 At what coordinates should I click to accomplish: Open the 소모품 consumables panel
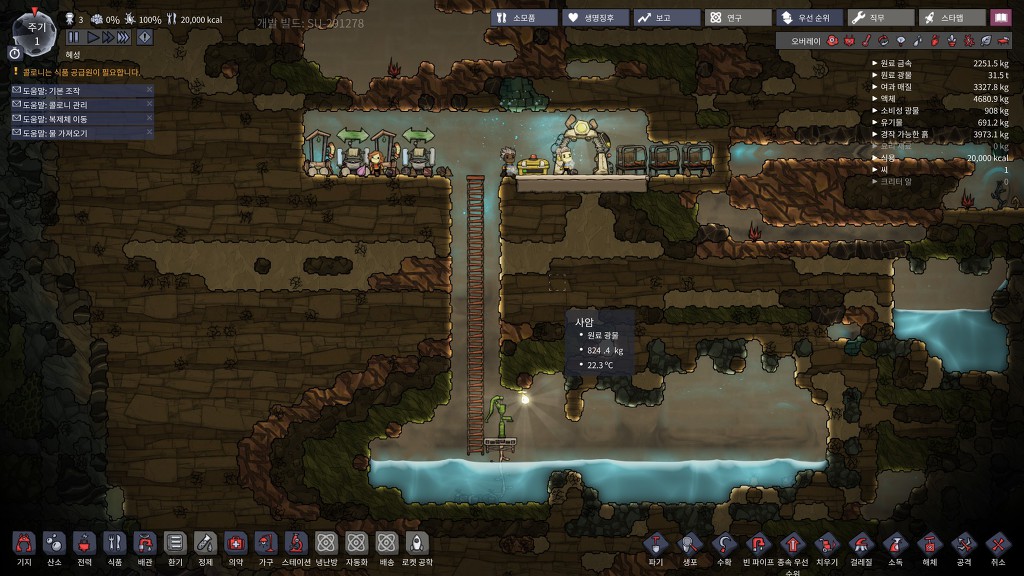click(524, 17)
